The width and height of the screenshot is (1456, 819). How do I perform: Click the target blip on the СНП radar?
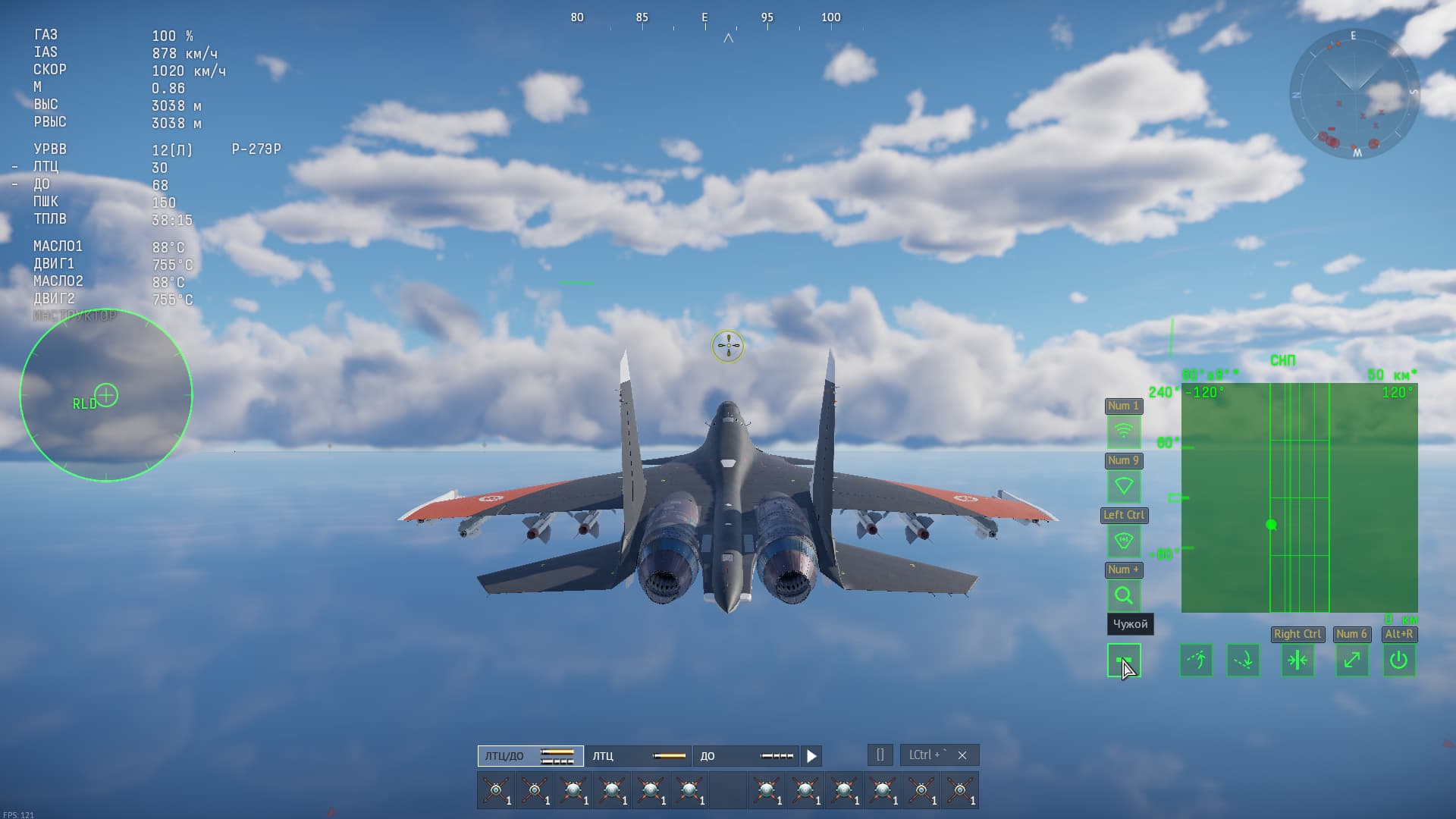1271,523
